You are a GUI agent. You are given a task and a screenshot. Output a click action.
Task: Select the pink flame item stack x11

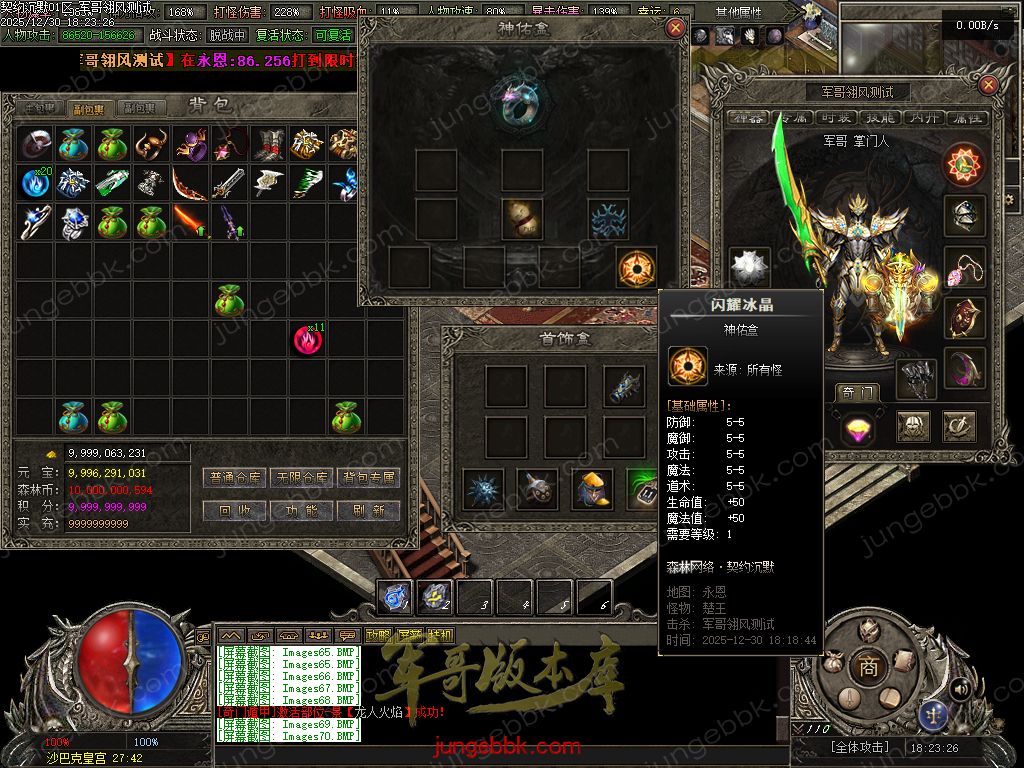[308, 340]
